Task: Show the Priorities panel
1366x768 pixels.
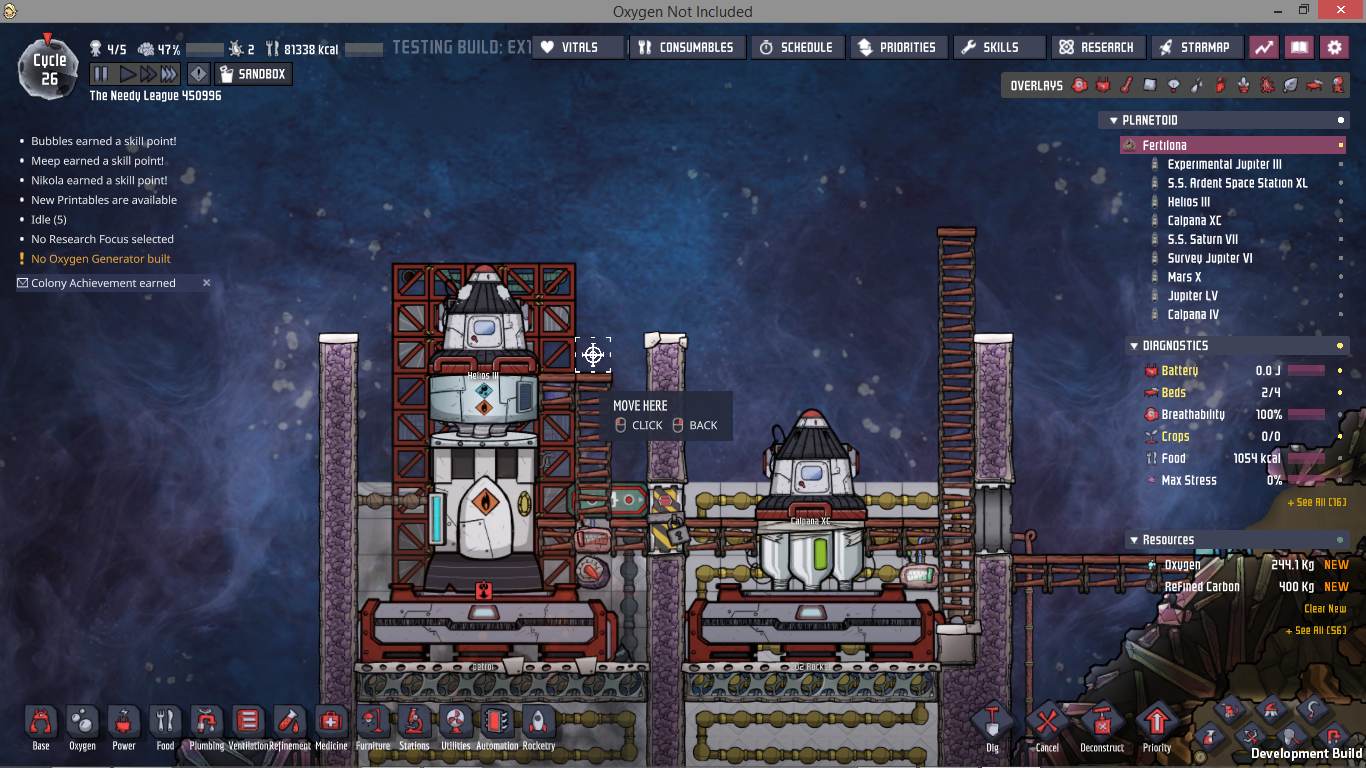Action: click(896, 47)
